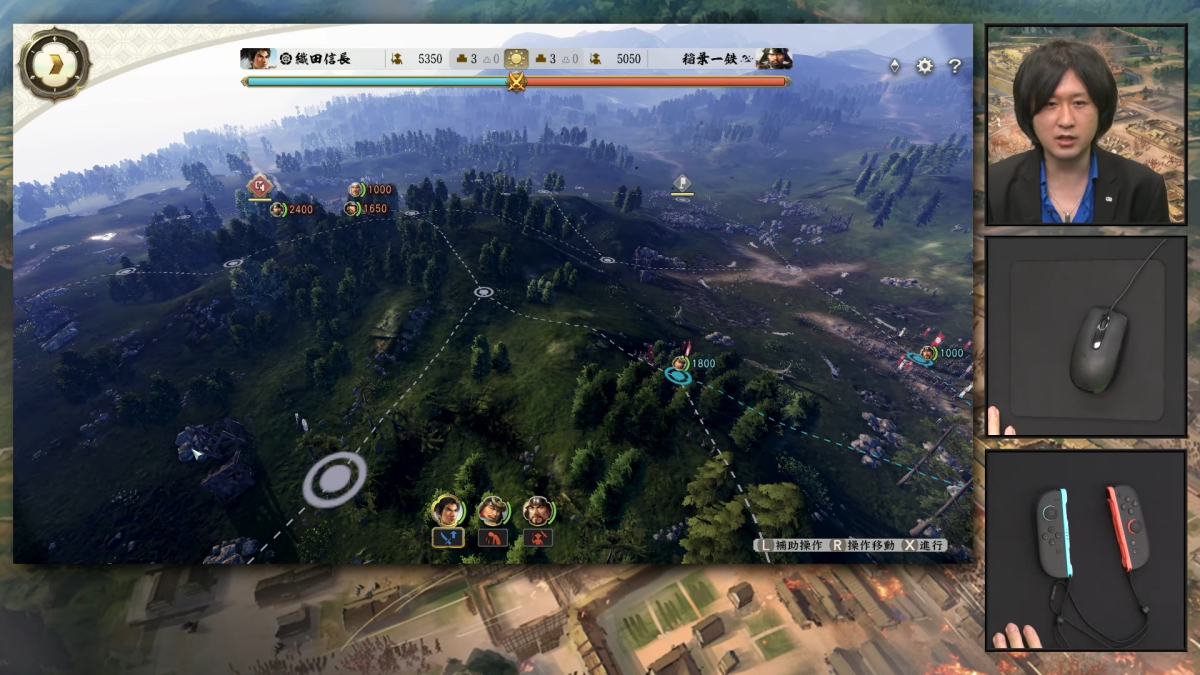
Task: Select the enemy commander portrait in the top bar
Action: (x=775, y=59)
